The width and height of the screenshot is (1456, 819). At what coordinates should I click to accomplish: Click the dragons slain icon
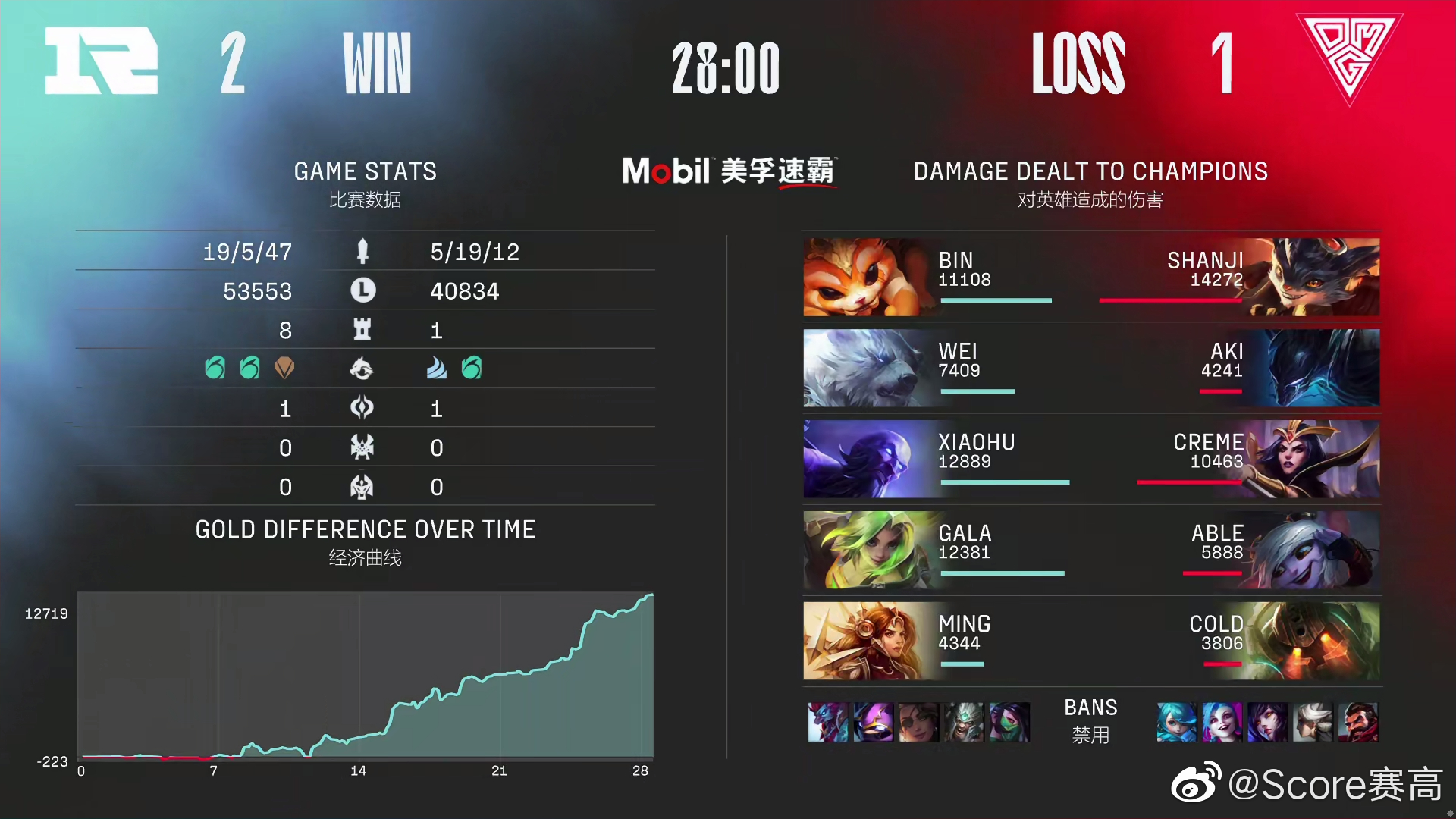(x=363, y=369)
